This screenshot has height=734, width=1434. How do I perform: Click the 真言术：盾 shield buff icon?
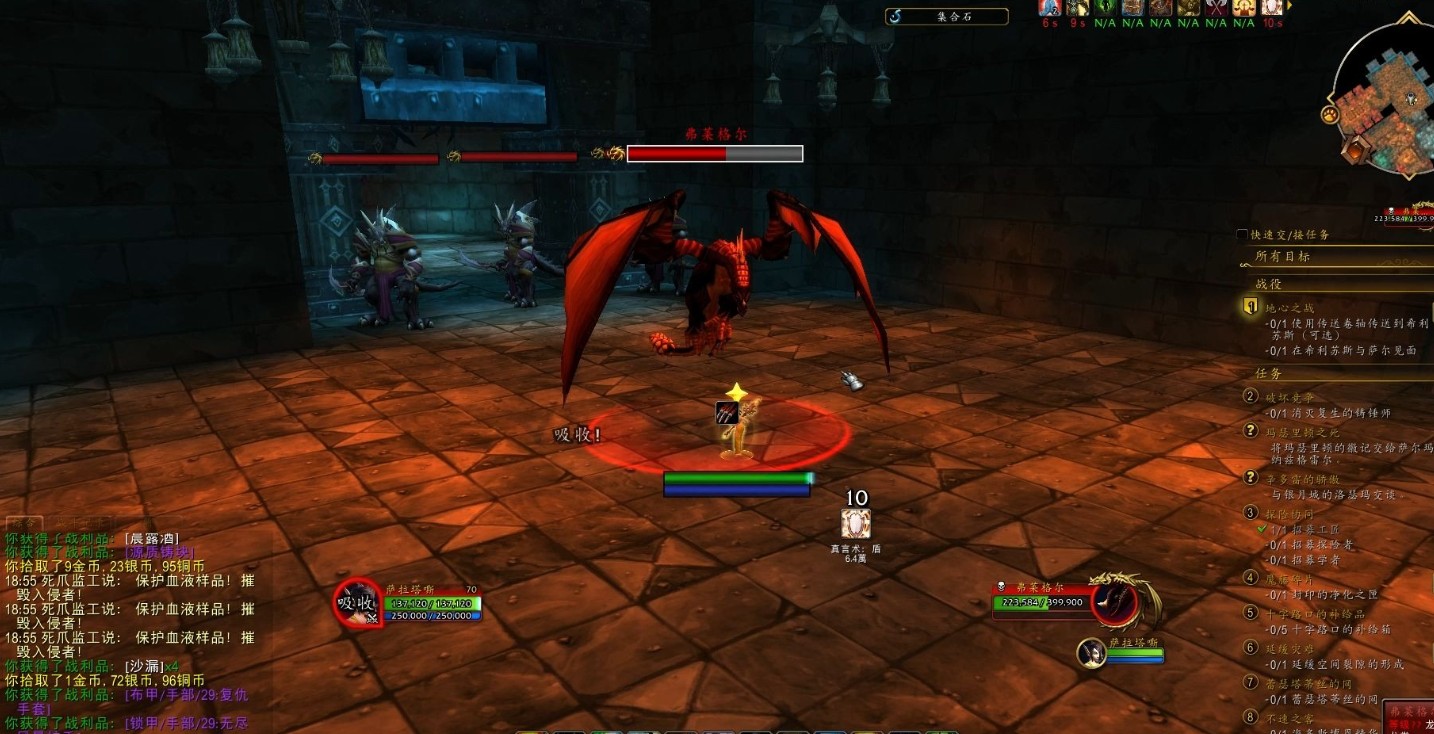(855, 524)
